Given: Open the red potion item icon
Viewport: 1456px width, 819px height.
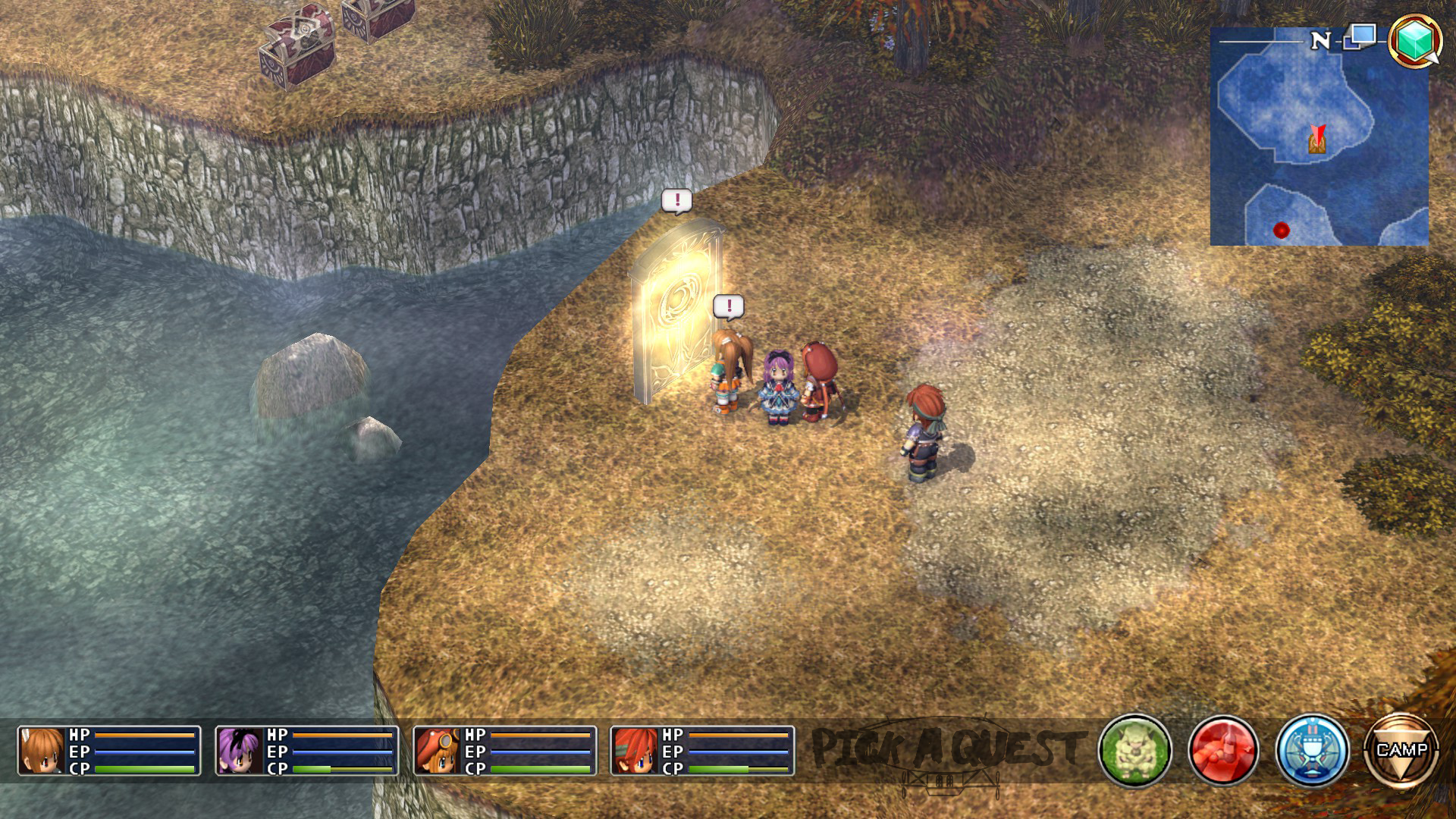Looking at the screenshot, I should (x=1222, y=751).
